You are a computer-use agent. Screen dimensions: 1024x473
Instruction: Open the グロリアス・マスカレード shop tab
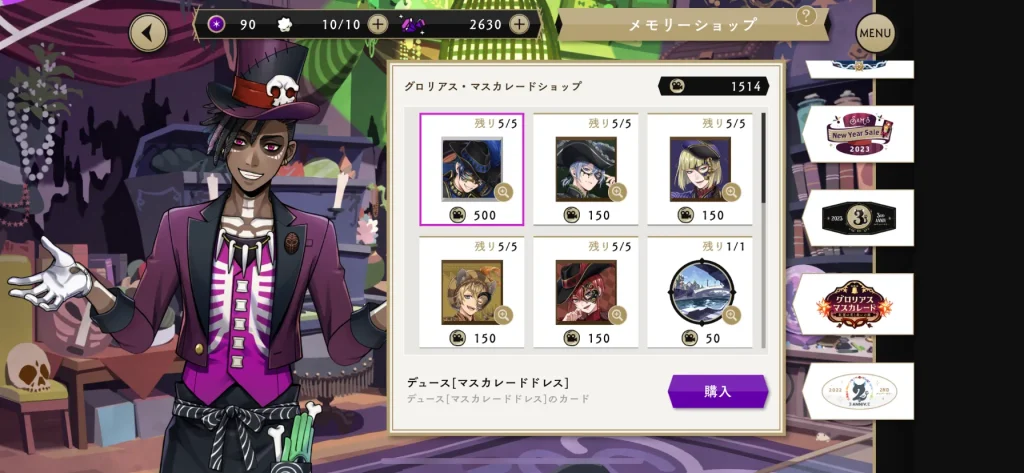857,301
